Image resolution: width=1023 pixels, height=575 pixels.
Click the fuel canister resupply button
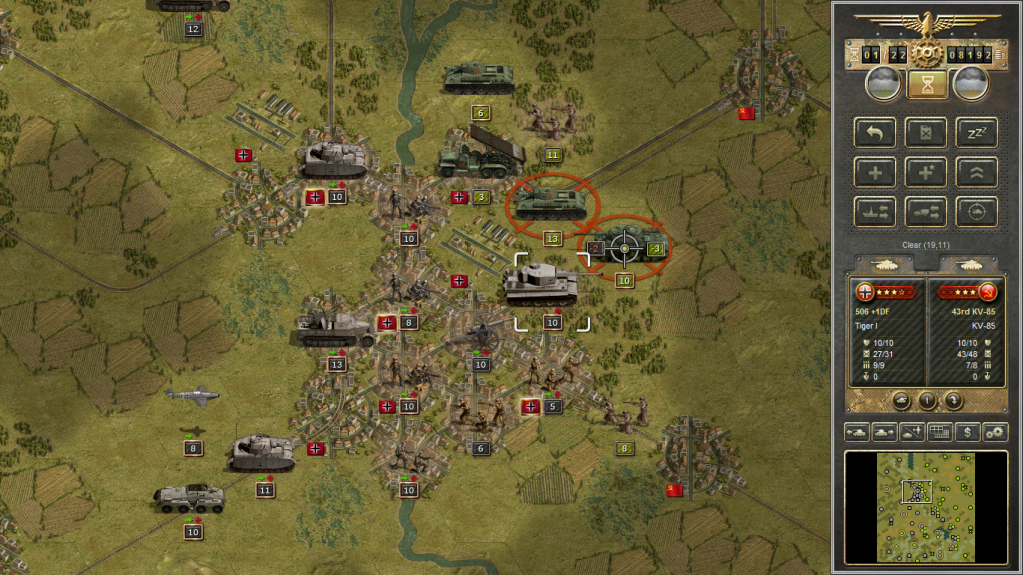click(926, 132)
